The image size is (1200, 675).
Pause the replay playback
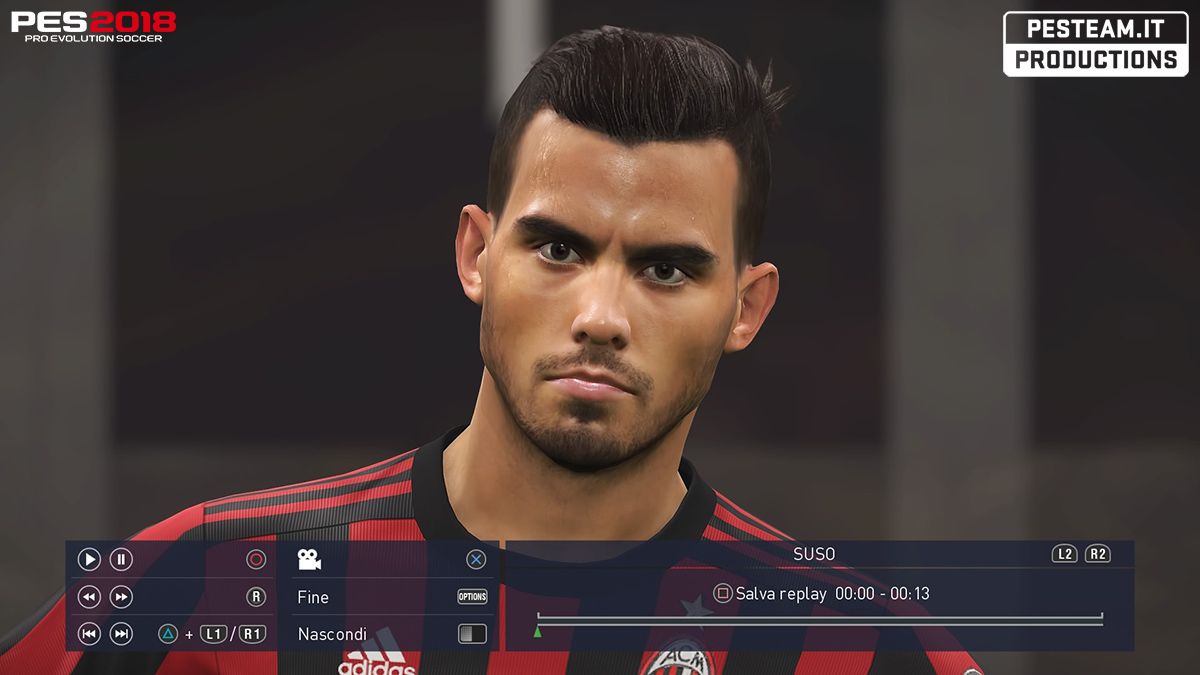tap(121, 560)
